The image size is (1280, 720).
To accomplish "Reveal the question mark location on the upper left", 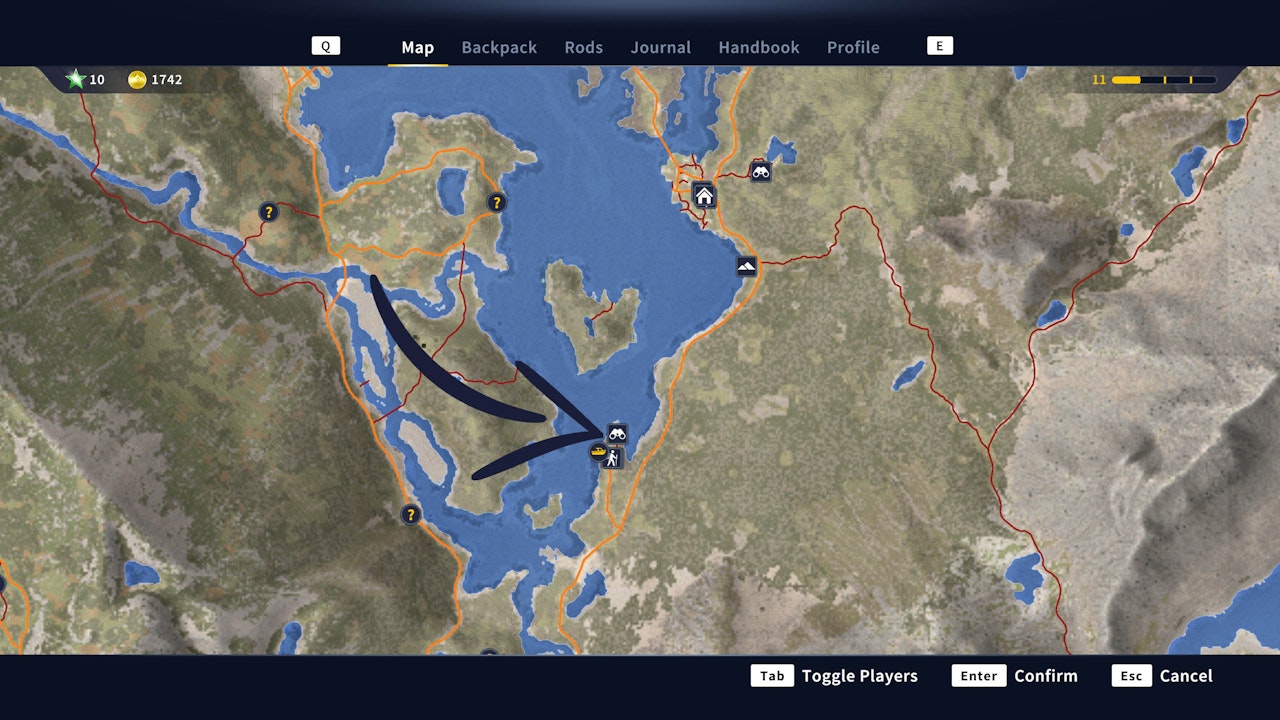I will pyautogui.click(x=268, y=211).
